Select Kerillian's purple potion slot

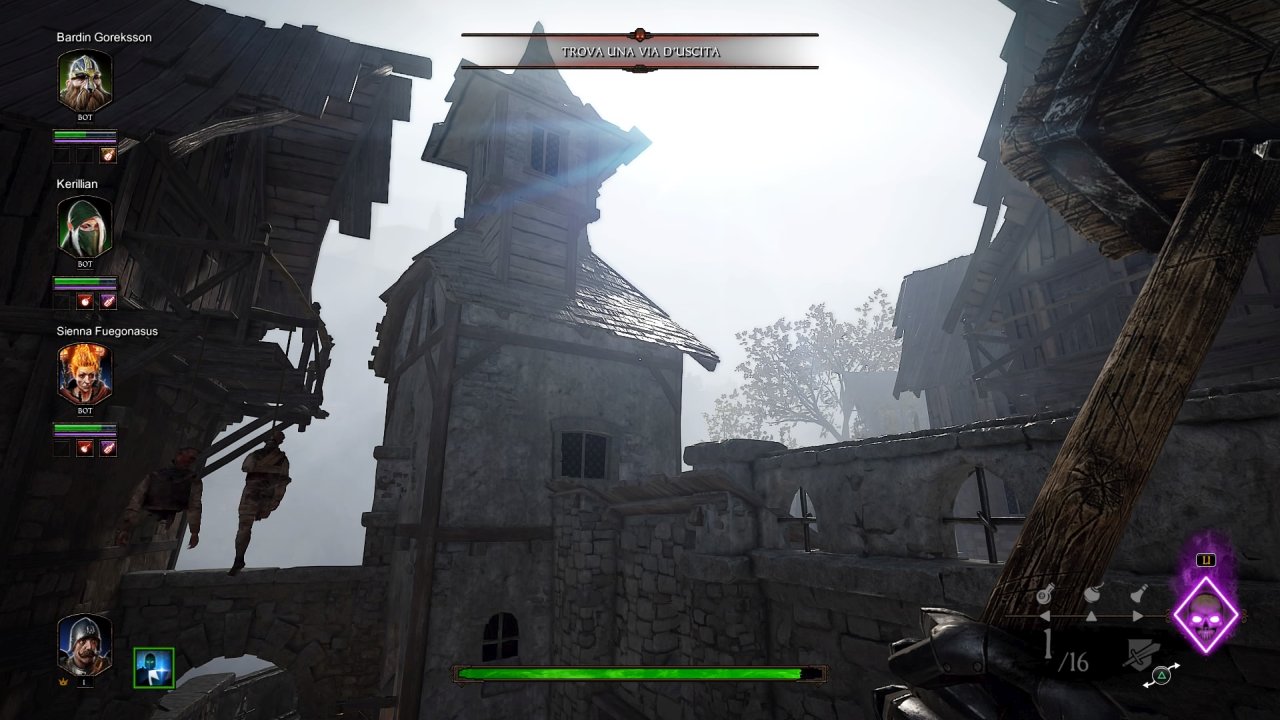point(108,301)
